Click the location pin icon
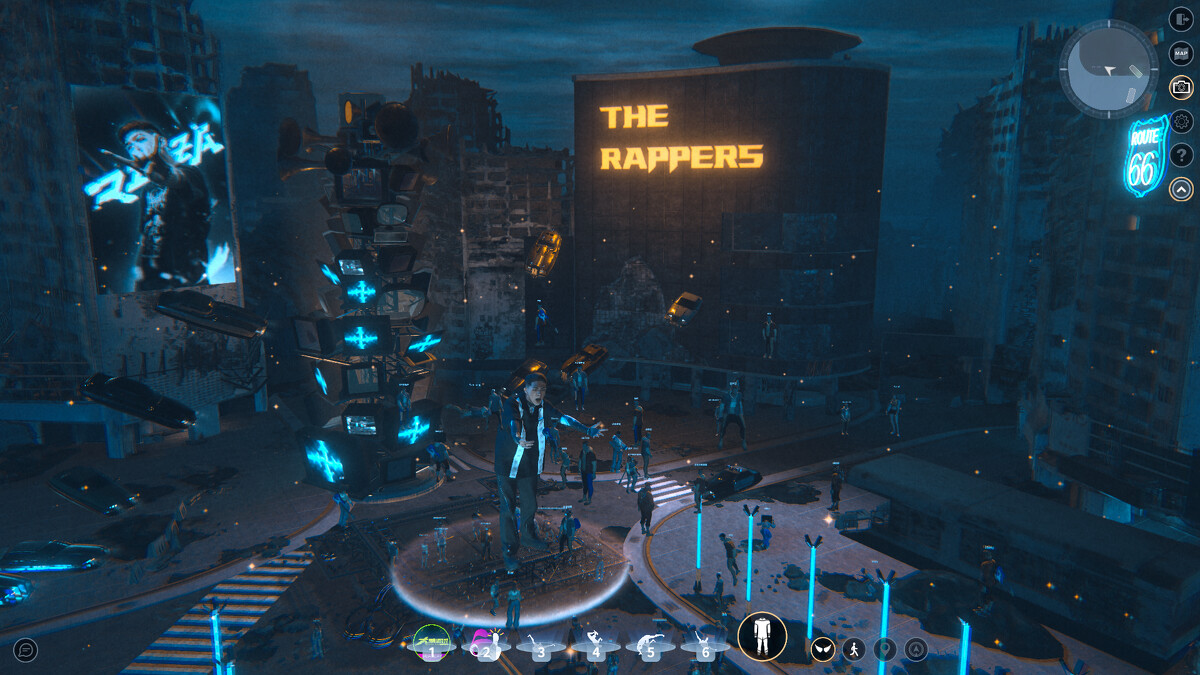This screenshot has height=675, width=1200. click(x=885, y=650)
